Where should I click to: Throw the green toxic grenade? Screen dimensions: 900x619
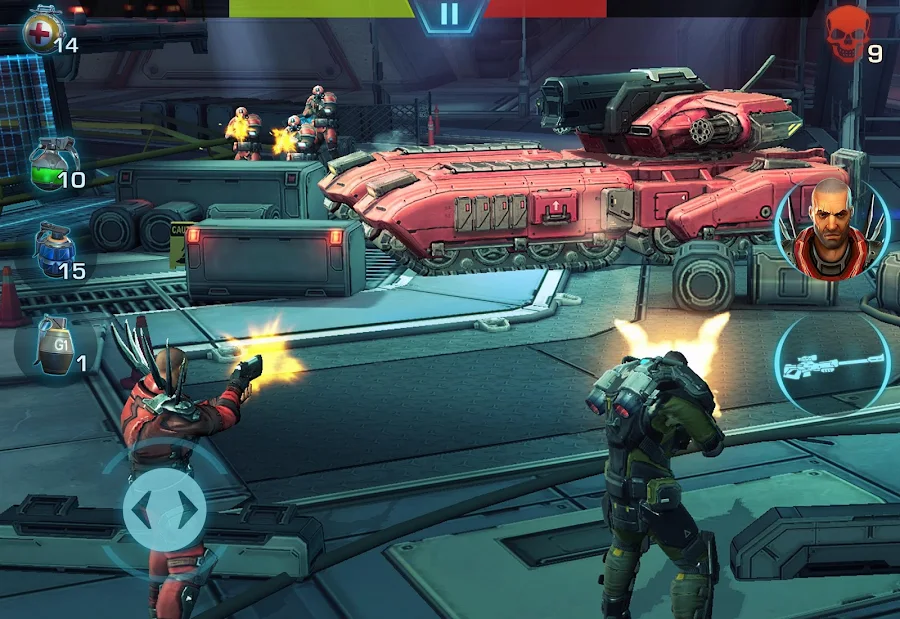[53, 164]
